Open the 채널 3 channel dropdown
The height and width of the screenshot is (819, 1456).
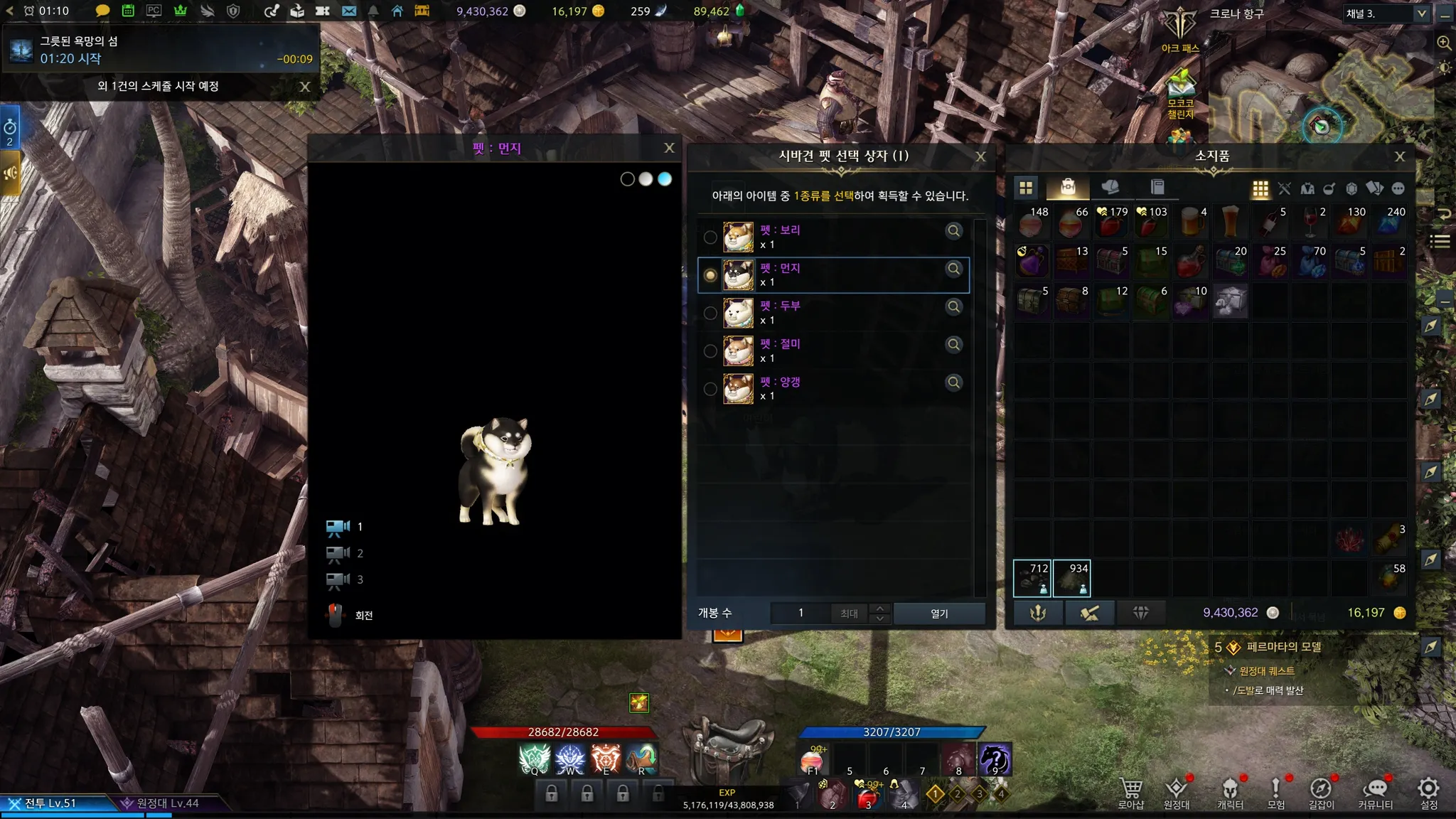[x=1421, y=14]
